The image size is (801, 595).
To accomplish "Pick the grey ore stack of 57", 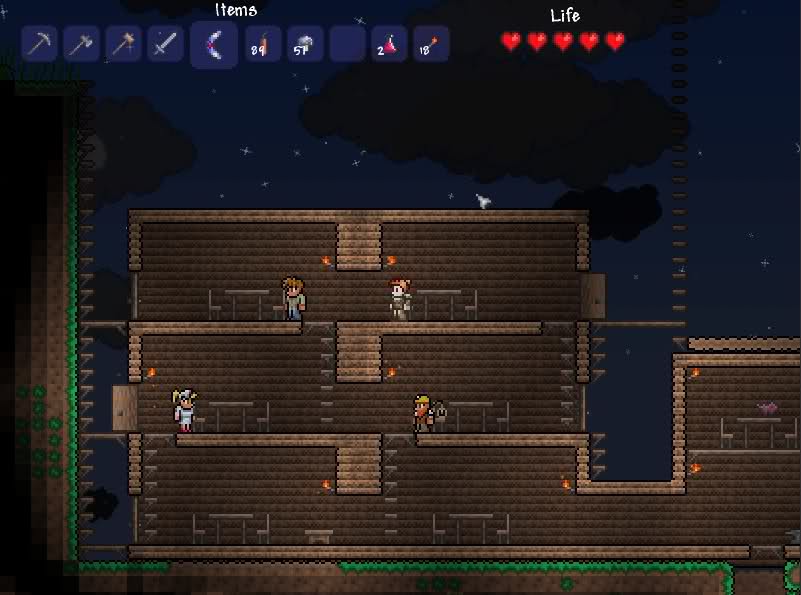I will pos(305,44).
